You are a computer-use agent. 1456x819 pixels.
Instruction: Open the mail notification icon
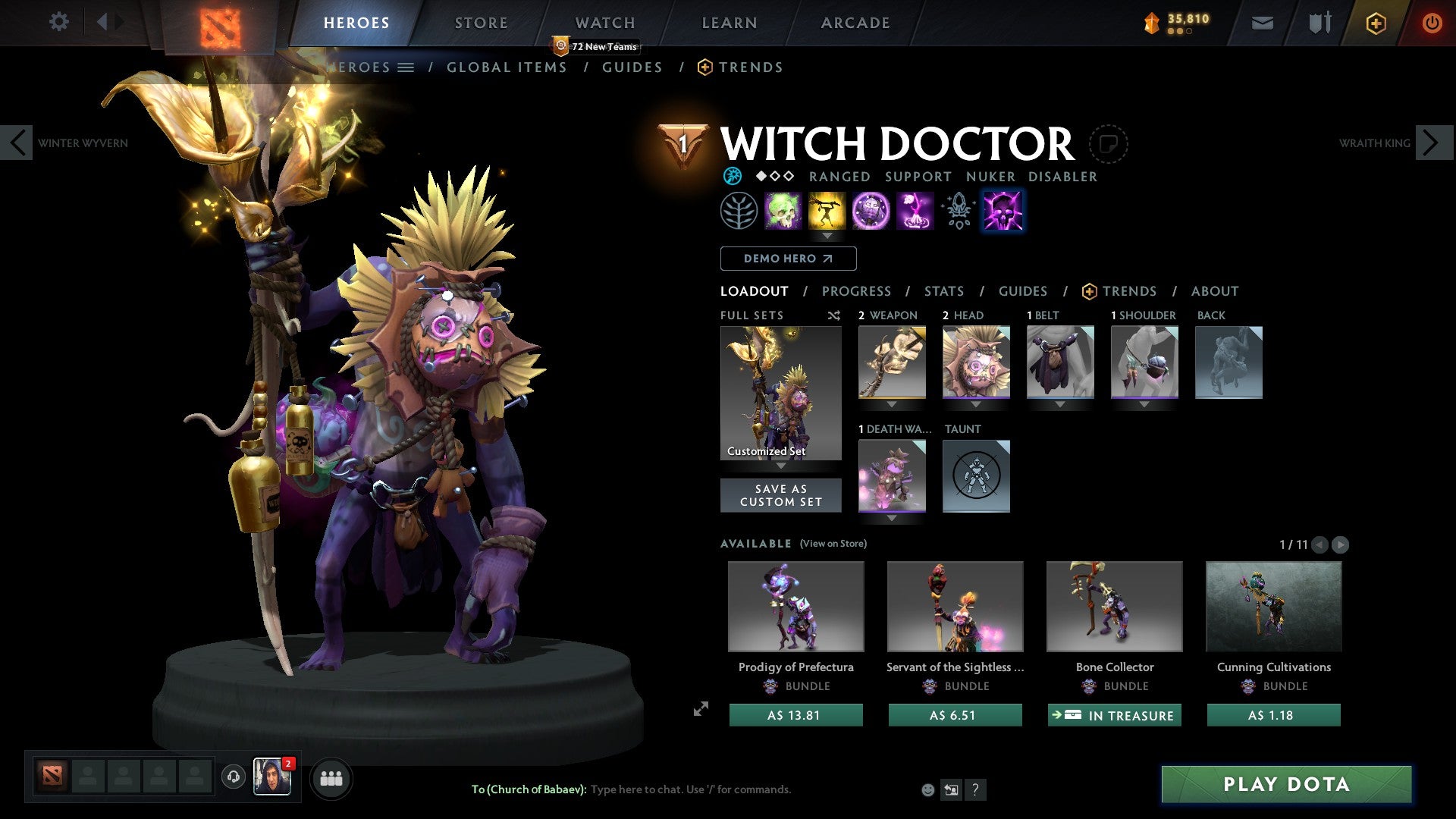click(x=1263, y=23)
